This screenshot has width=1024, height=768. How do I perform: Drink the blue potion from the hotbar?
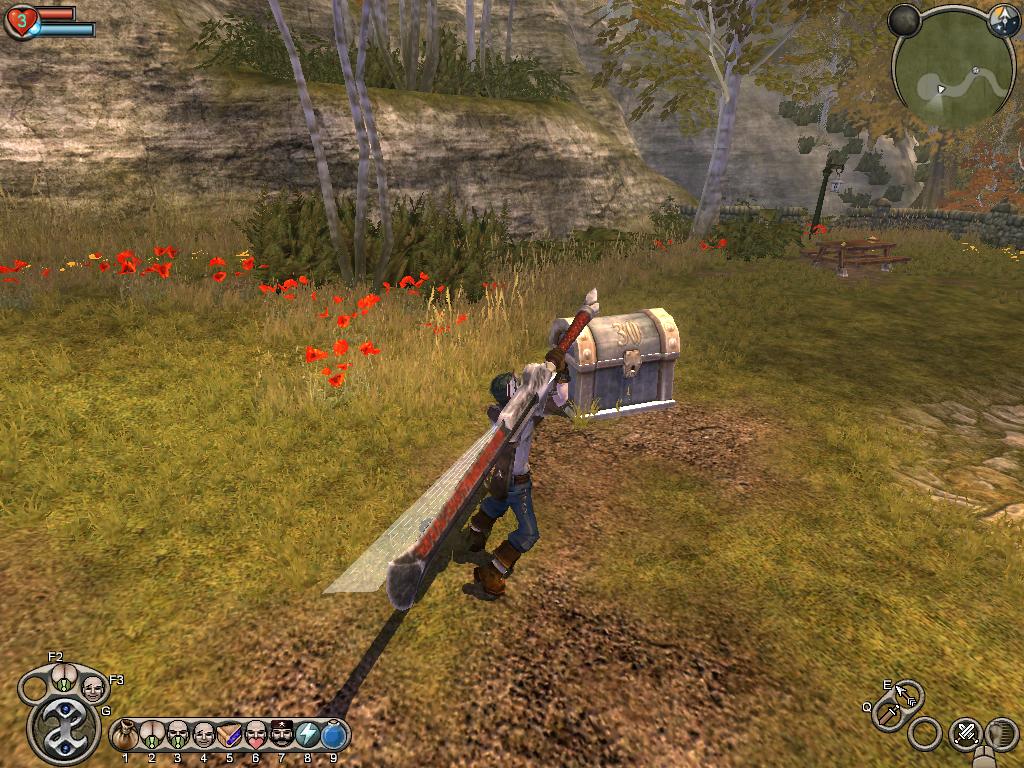click(334, 735)
